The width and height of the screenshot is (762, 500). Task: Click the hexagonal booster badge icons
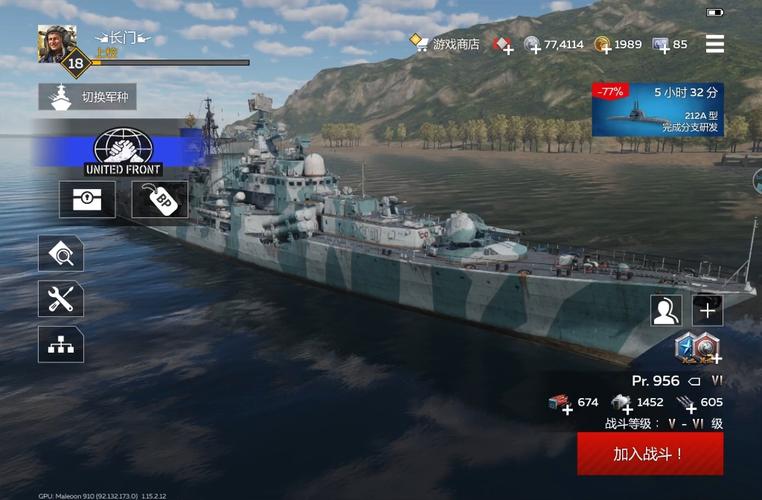(698, 346)
